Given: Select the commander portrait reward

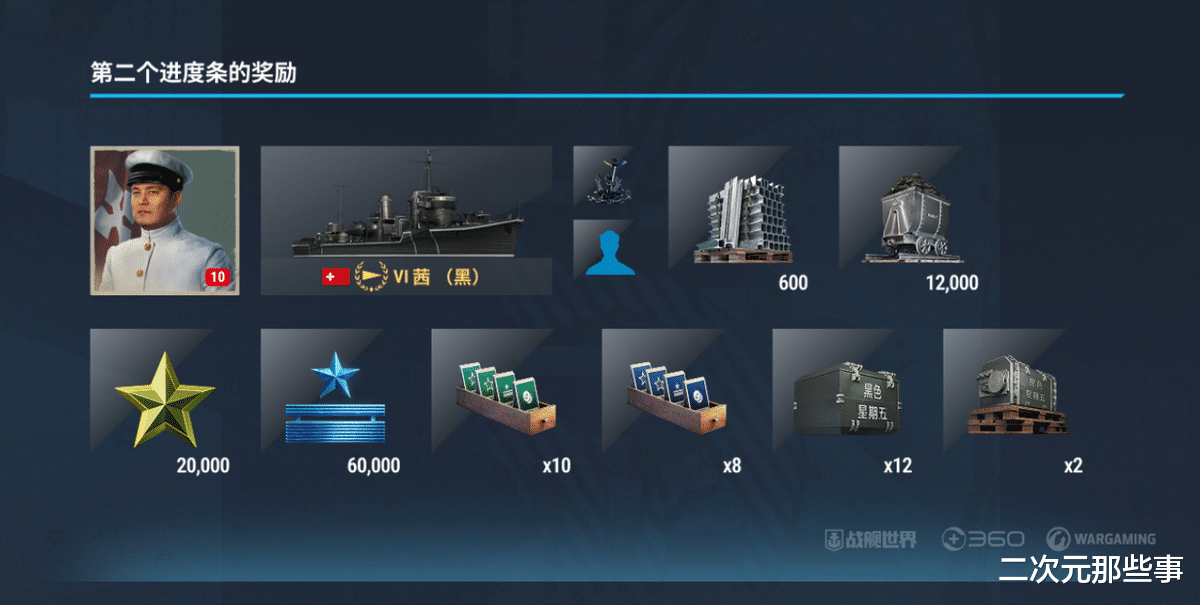Looking at the screenshot, I should click(164, 220).
